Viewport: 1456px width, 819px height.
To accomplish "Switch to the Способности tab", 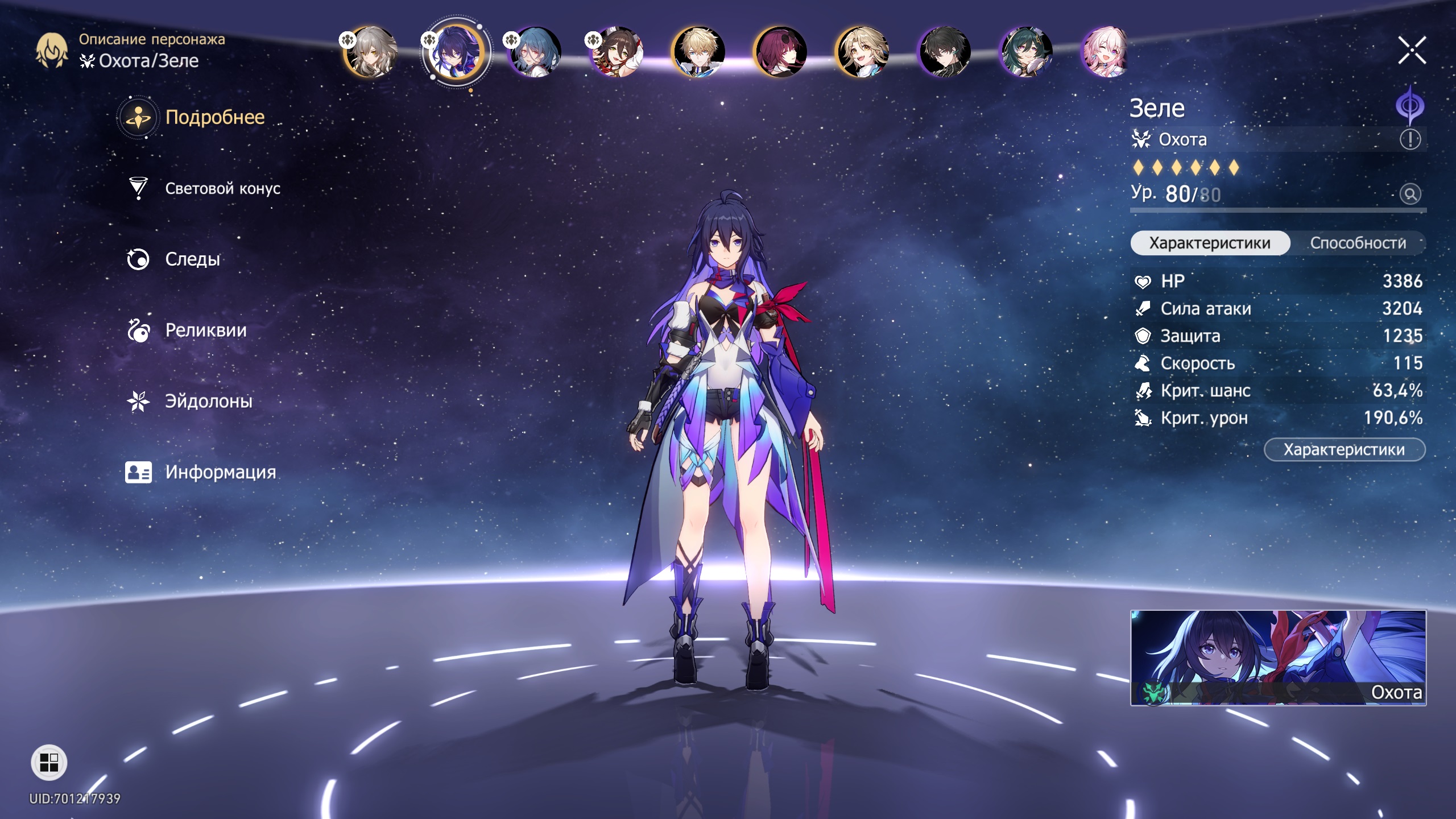I will click(1358, 243).
